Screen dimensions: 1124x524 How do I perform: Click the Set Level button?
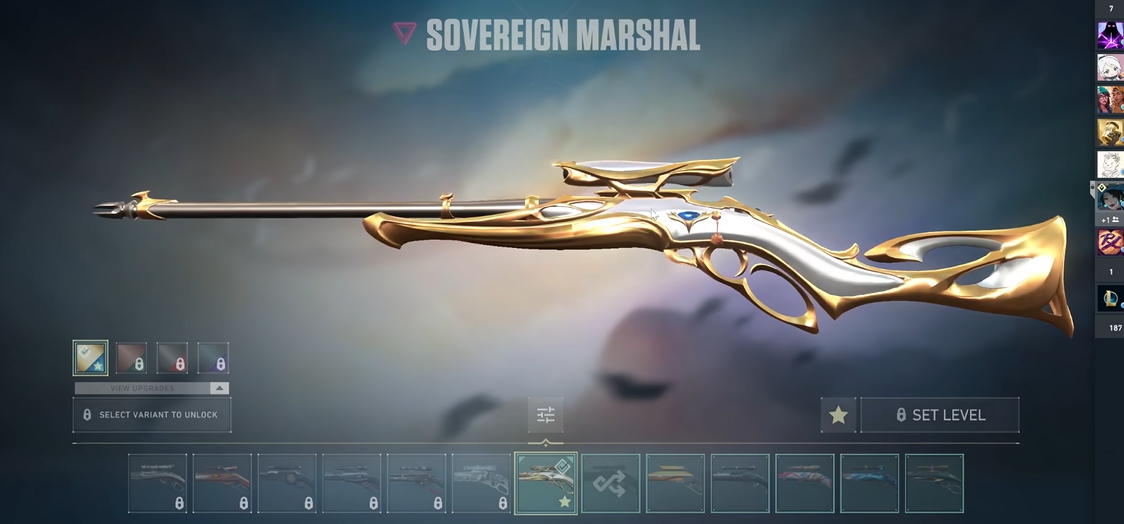940,415
